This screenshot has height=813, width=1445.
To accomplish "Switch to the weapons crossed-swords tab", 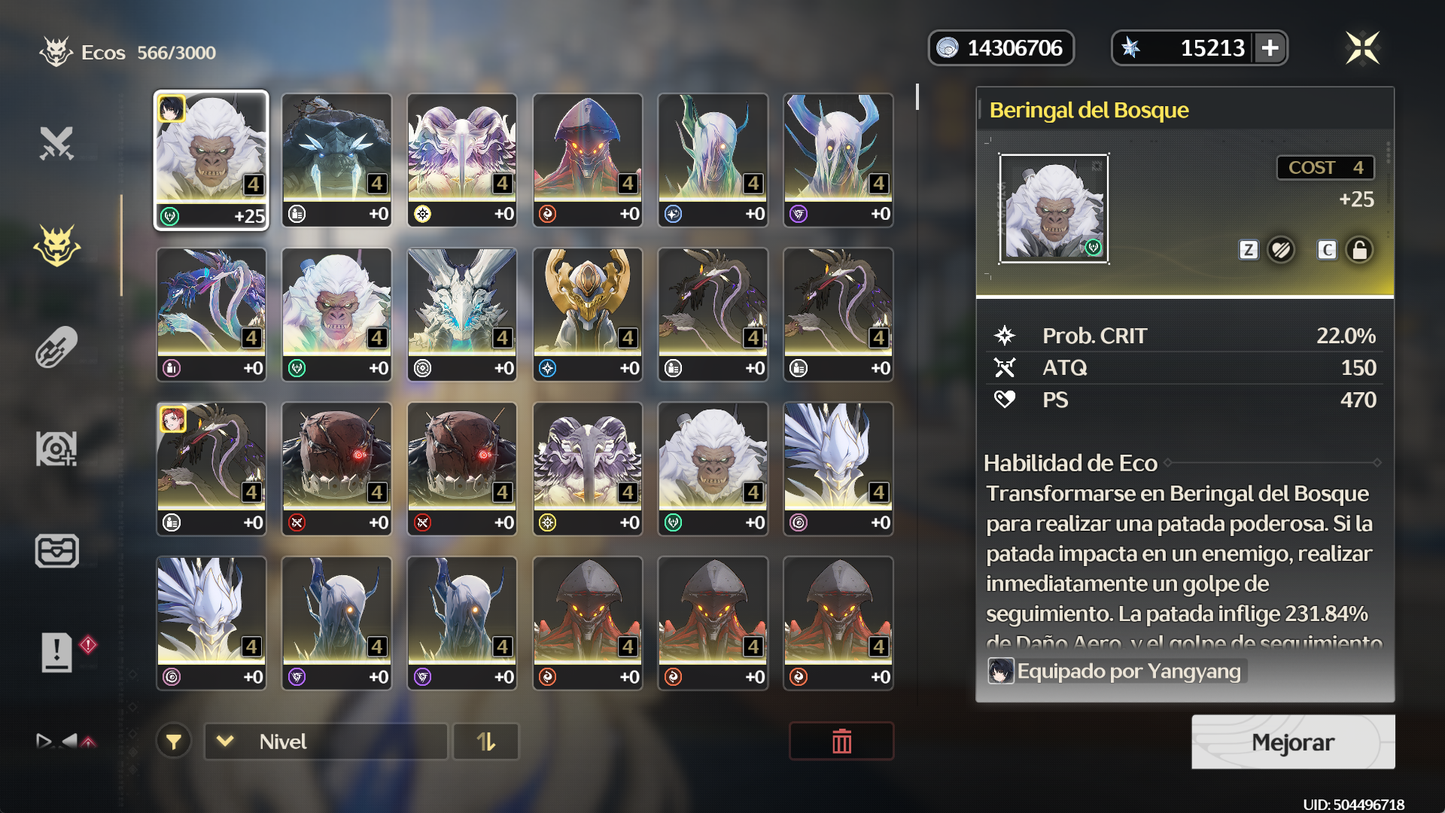I will point(57,144).
